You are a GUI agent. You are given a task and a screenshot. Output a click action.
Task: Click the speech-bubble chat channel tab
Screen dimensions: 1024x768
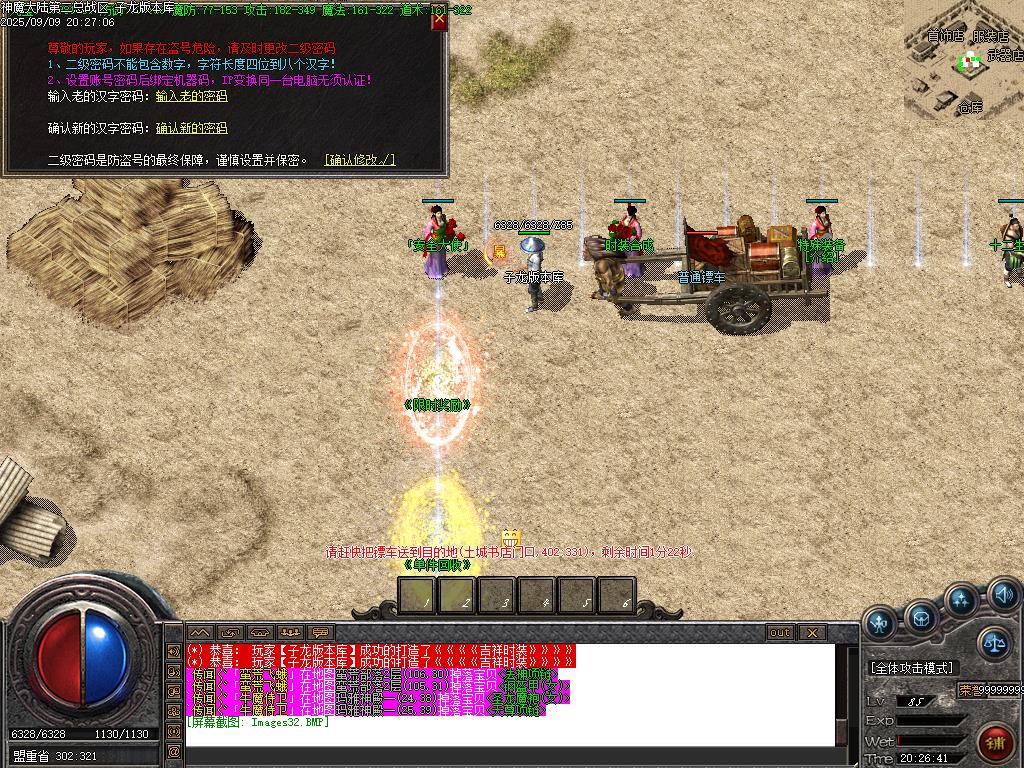point(321,633)
